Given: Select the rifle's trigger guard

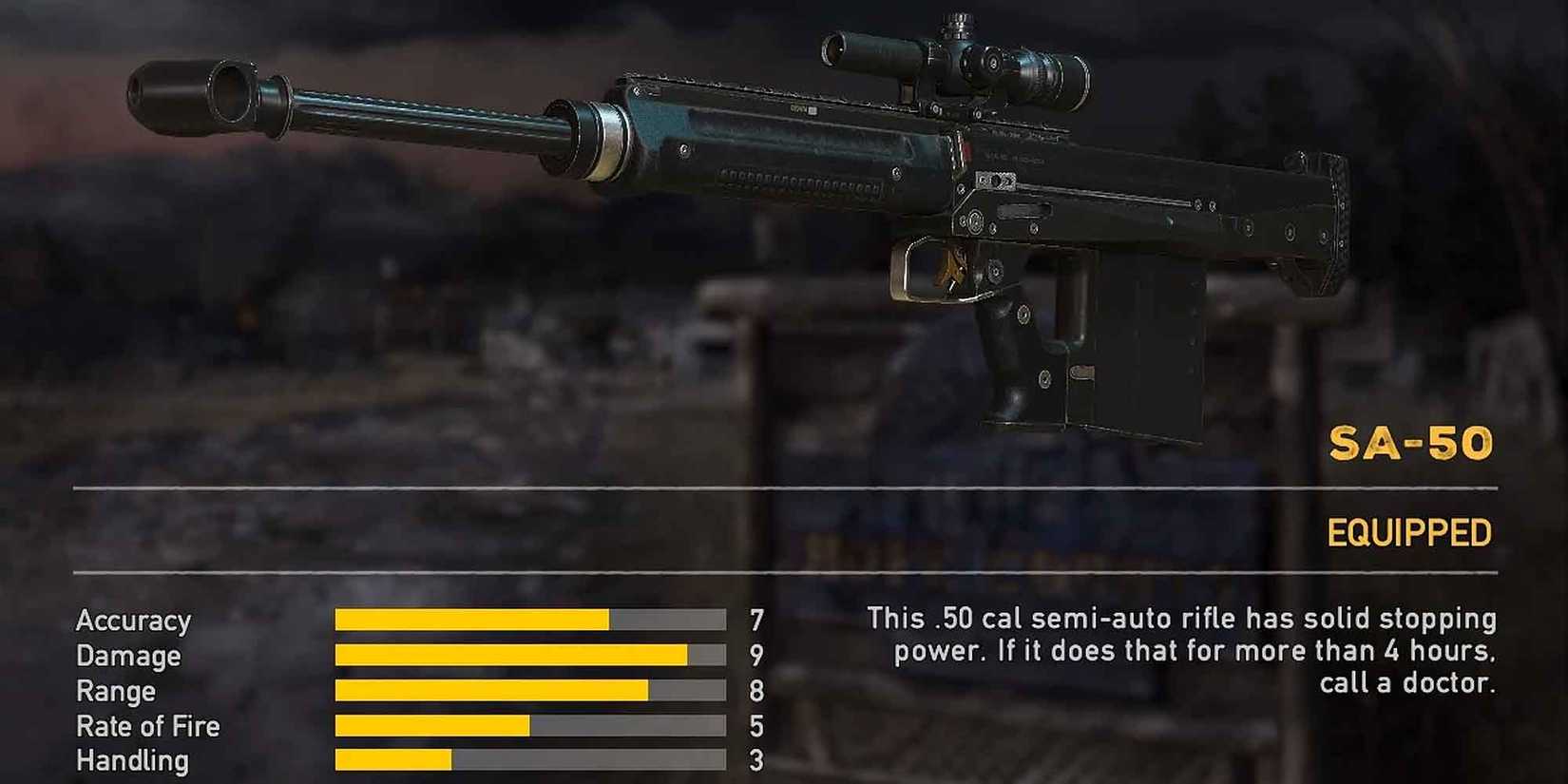Looking at the screenshot, I should (x=931, y=271).
